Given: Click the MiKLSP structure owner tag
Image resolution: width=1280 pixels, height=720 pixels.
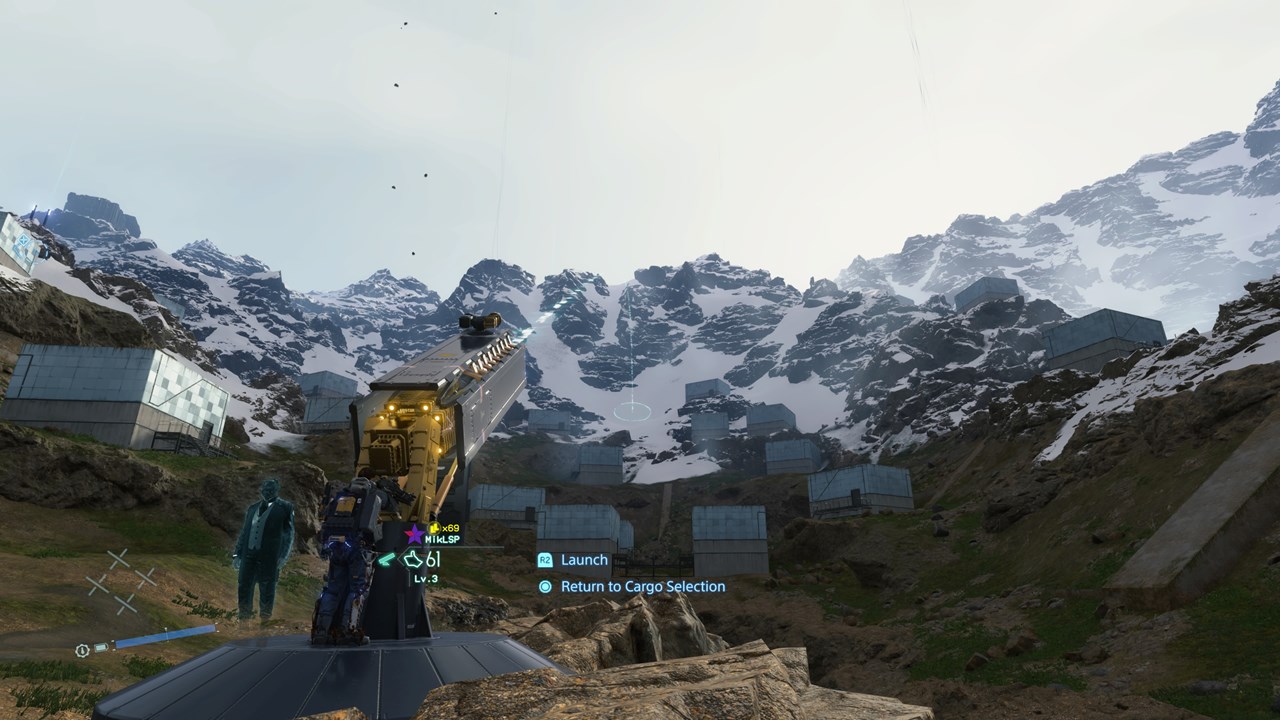Looking at the screenshot, I should [x=442, y=539].
